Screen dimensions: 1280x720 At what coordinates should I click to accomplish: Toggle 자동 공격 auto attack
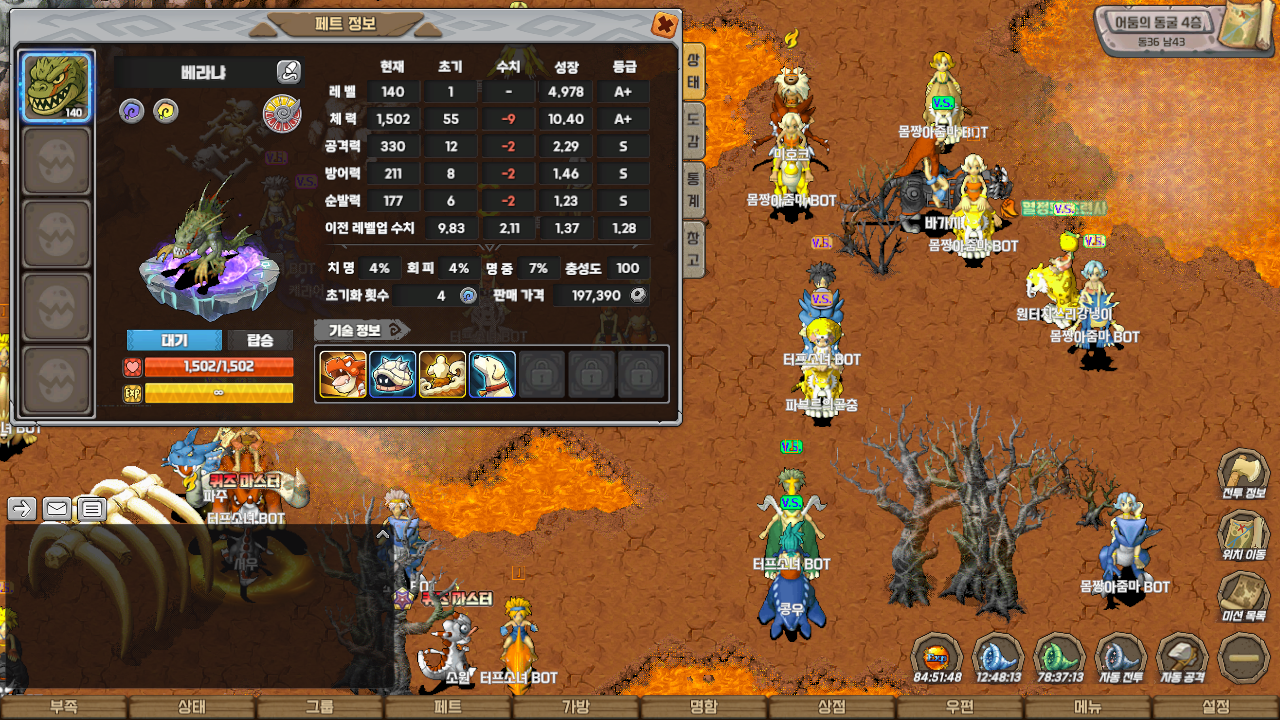(x=1182, y=660)
